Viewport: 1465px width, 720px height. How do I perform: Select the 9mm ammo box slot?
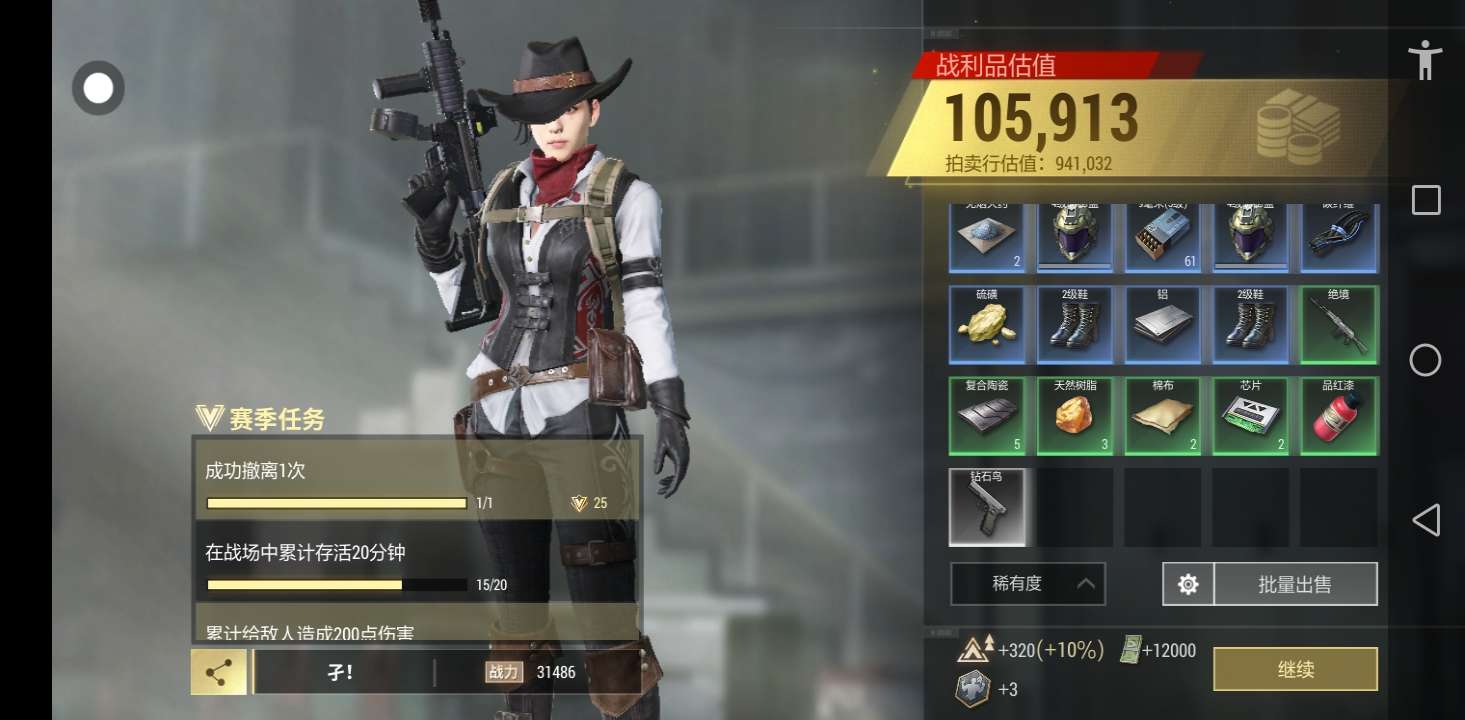(1163, 238)
